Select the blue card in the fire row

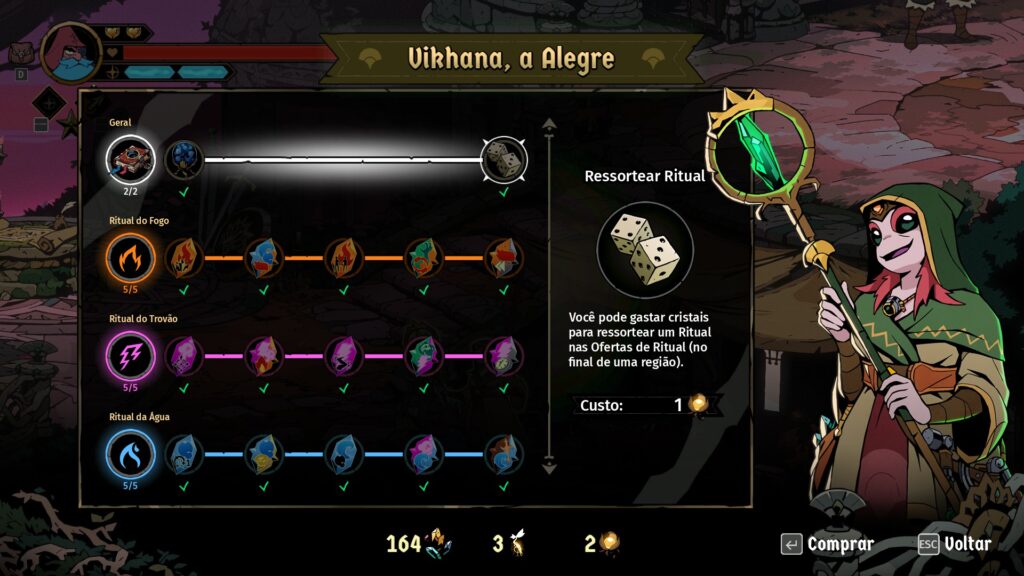[x=263, y=258]
